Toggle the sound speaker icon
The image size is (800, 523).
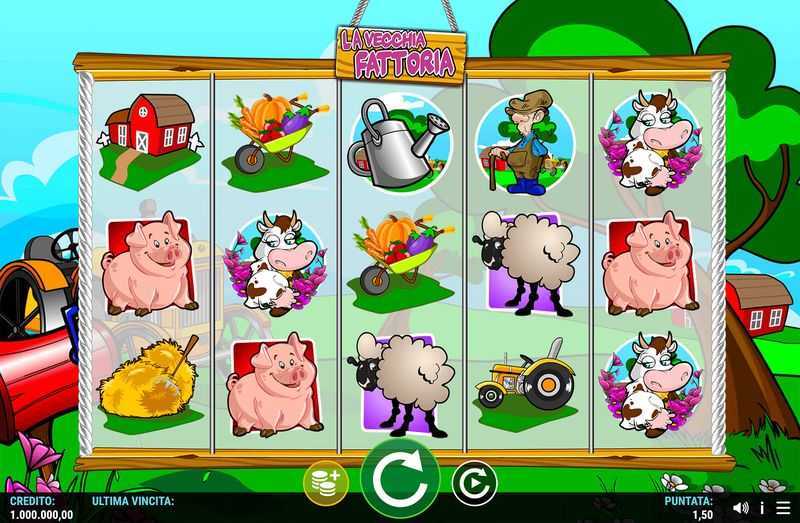(x=741, y=508)
